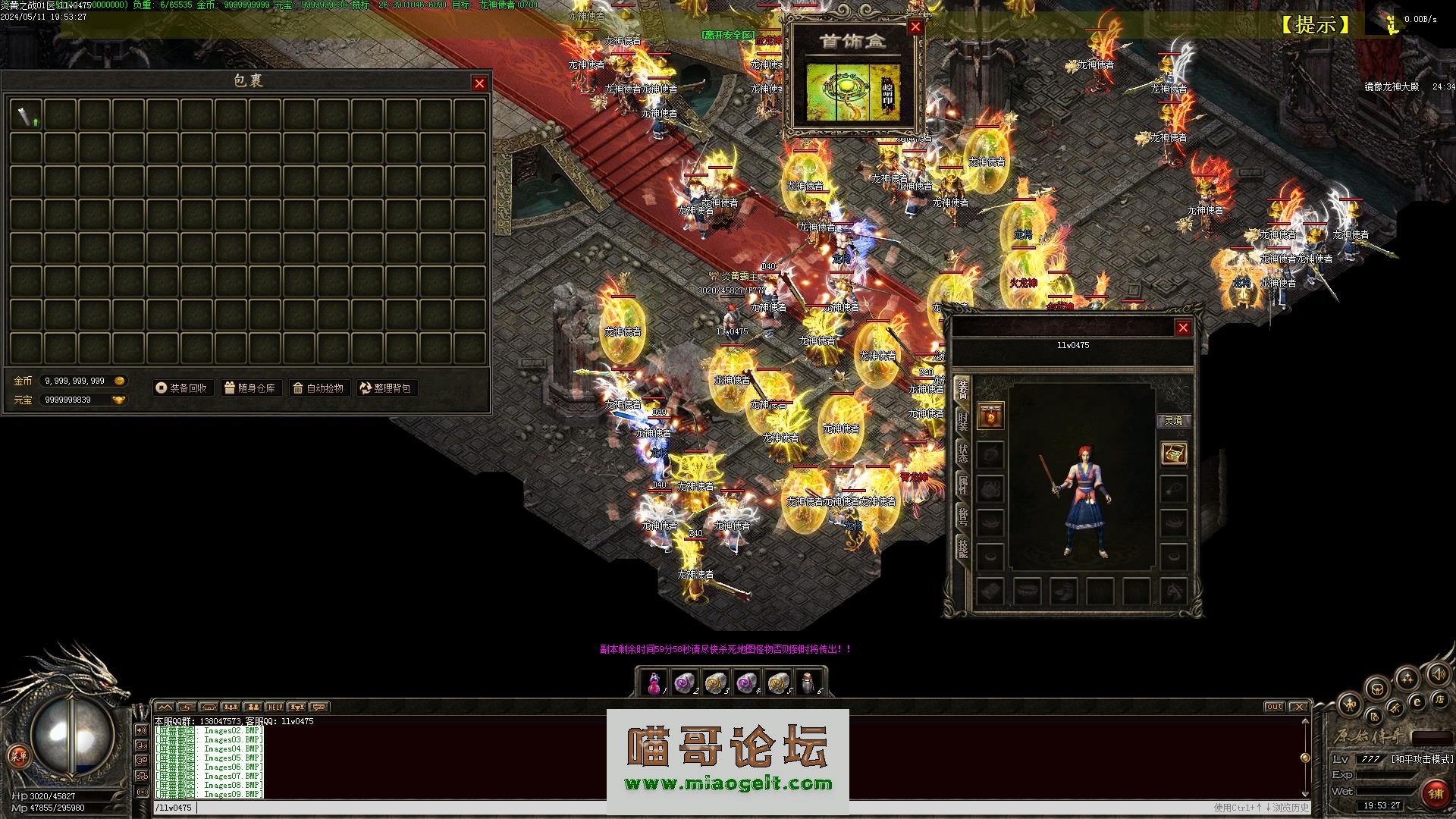Open the treasure chest icon in character panel
The image size is (1456, 819).
1173,453
